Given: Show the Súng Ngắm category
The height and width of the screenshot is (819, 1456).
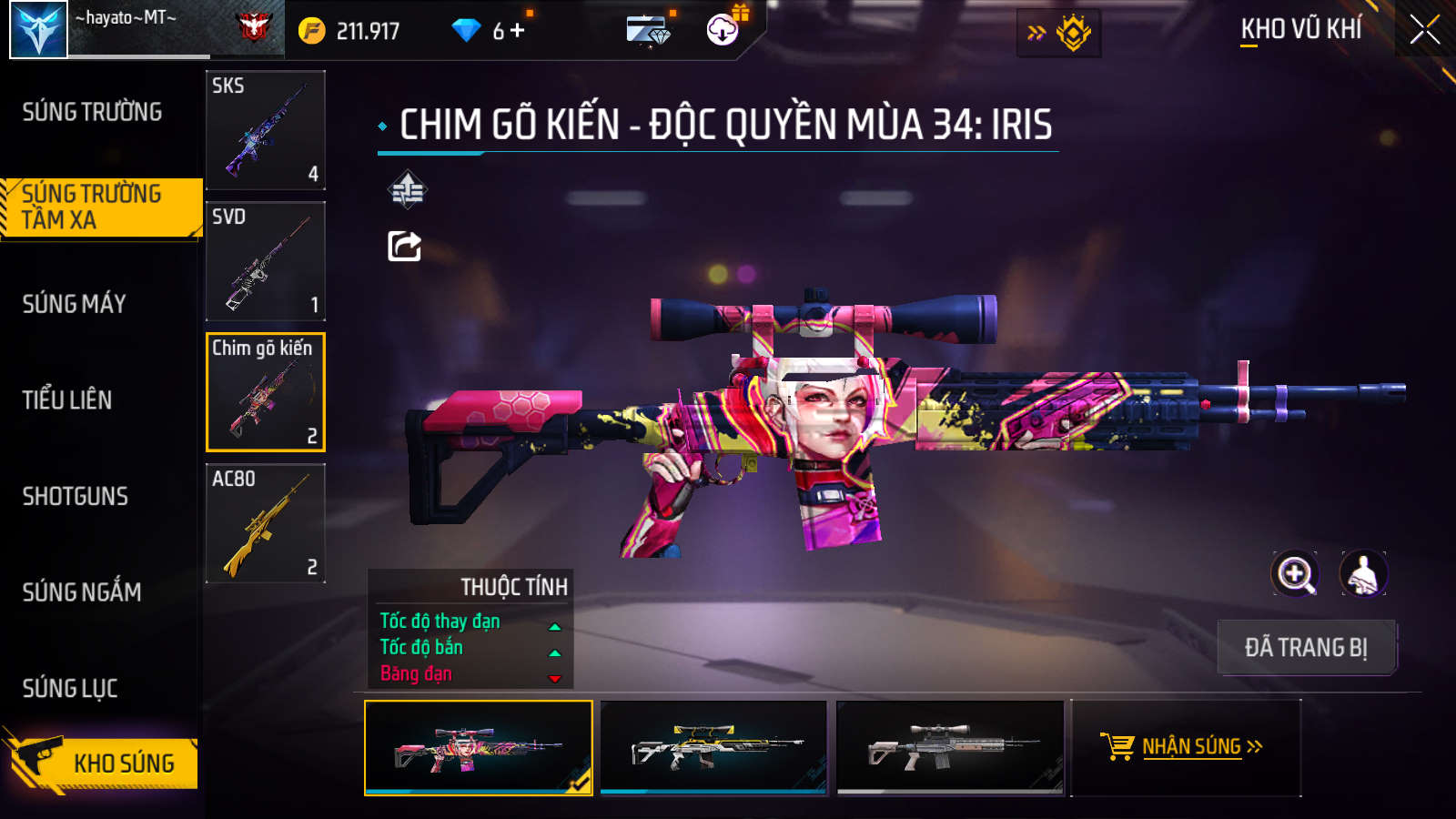Looking at the screenshot, I should (82, 592).
